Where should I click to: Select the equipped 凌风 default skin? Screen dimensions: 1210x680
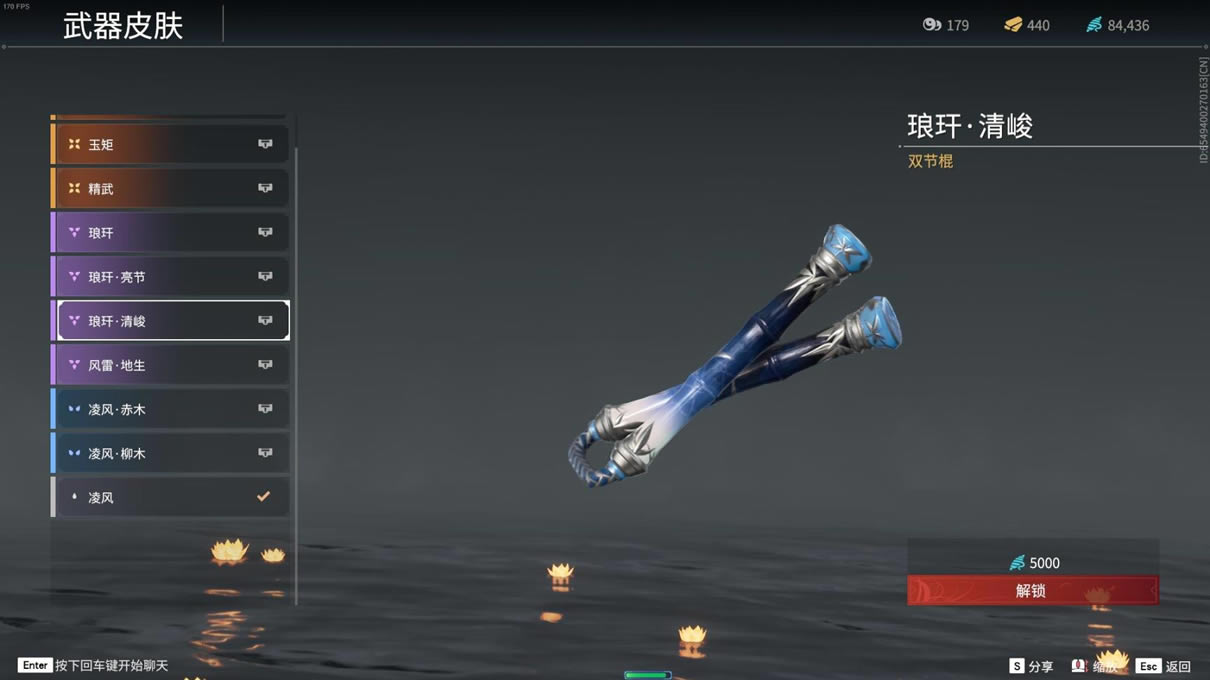point(170,497)
